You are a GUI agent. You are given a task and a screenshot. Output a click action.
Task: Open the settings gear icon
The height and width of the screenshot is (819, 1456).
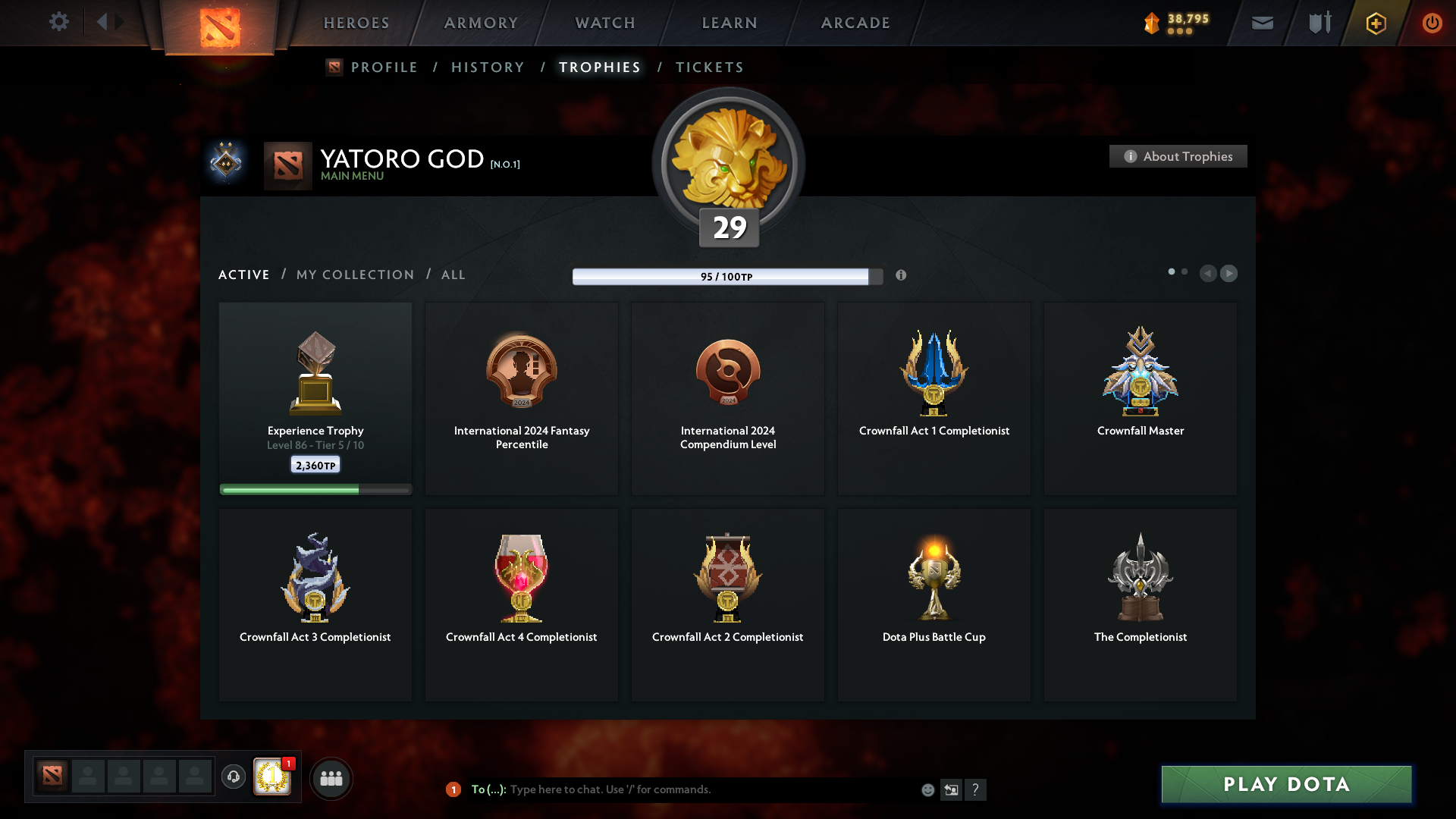coord(59,22)
